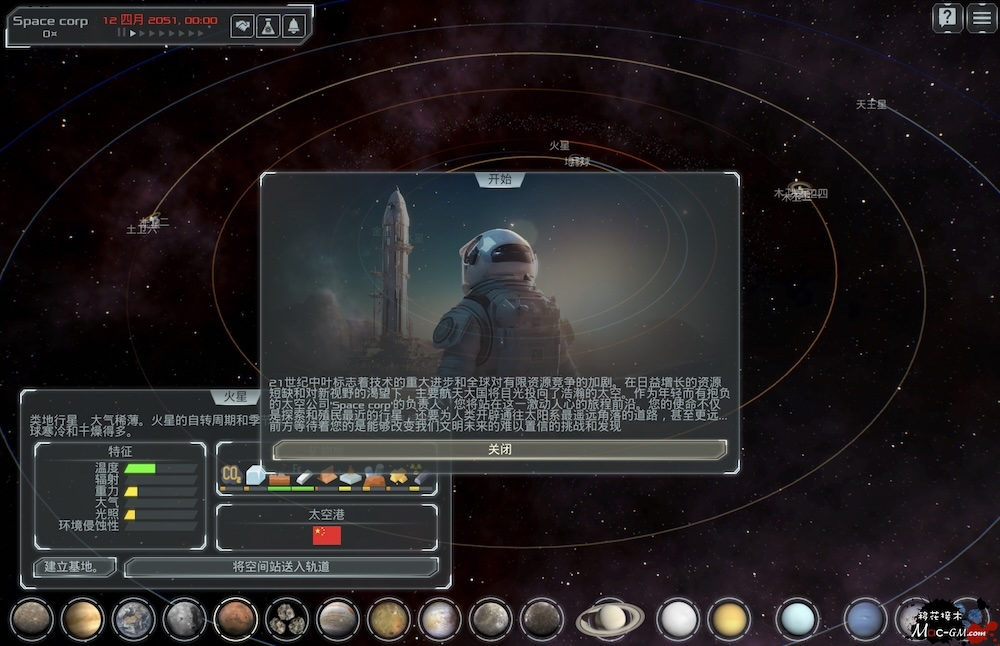Select the China flag under 太空港
The height and width of the screenshot is (646, 1000).
[327, 535]
